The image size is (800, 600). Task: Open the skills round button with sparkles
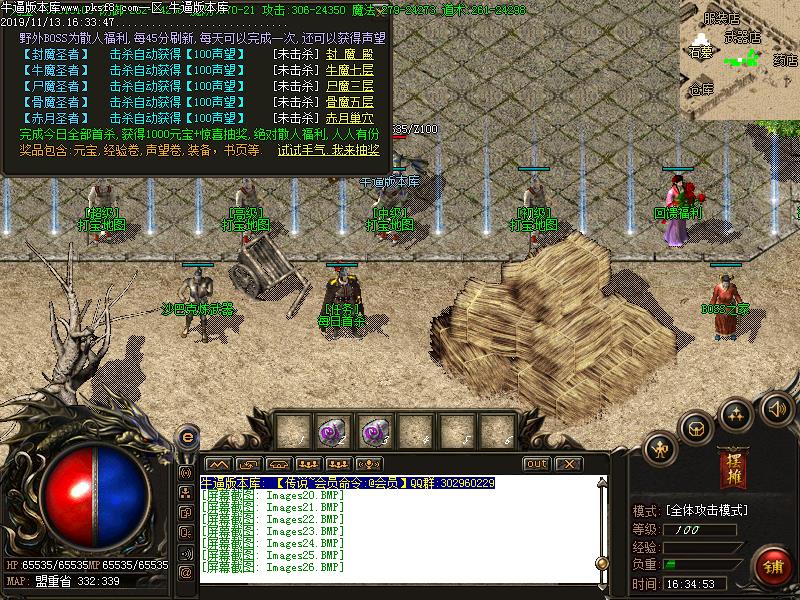tap(737, 412)
